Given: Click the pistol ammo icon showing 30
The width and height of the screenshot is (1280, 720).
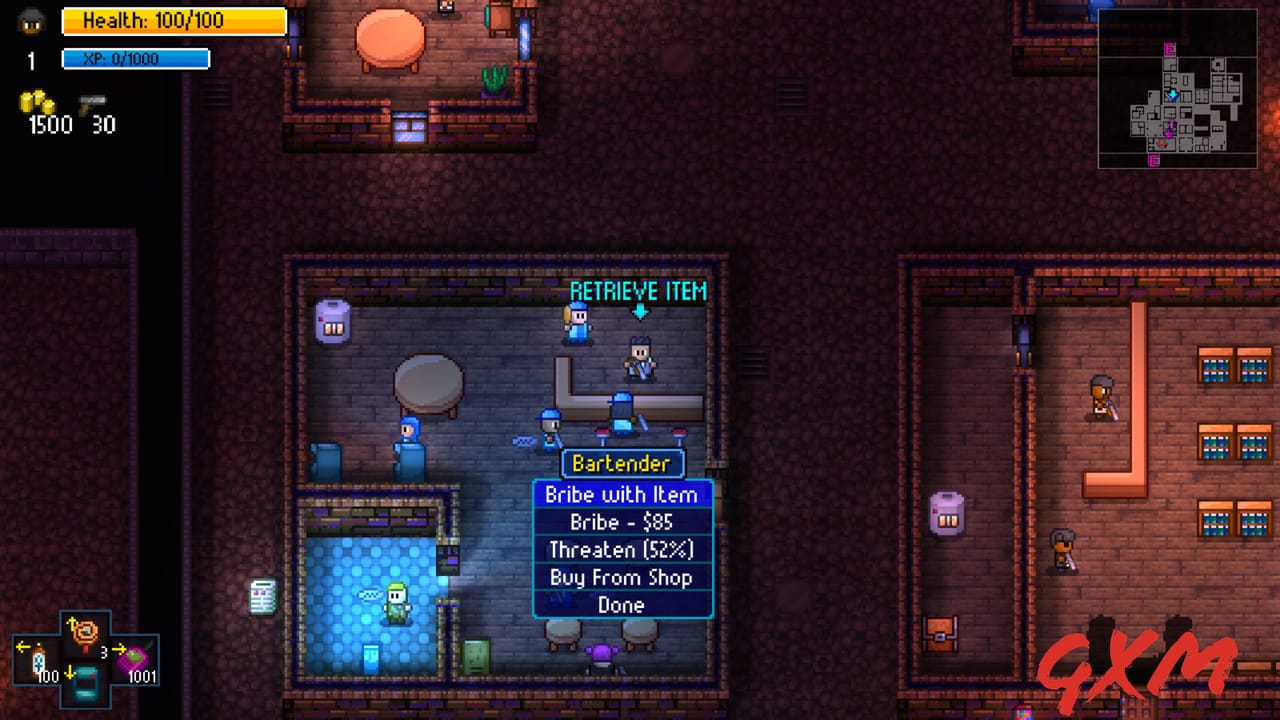Looking at the screenshot, I should [x=92, y=105].
